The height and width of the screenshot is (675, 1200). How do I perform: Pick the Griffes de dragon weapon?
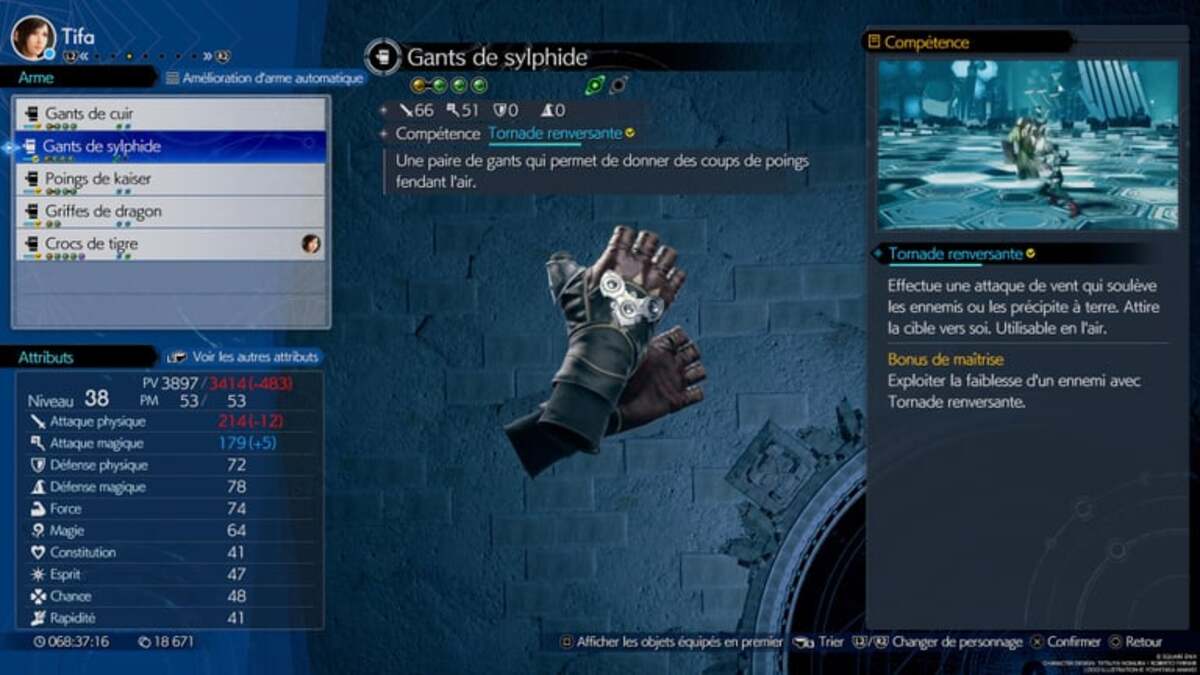(x=170, y=211)
